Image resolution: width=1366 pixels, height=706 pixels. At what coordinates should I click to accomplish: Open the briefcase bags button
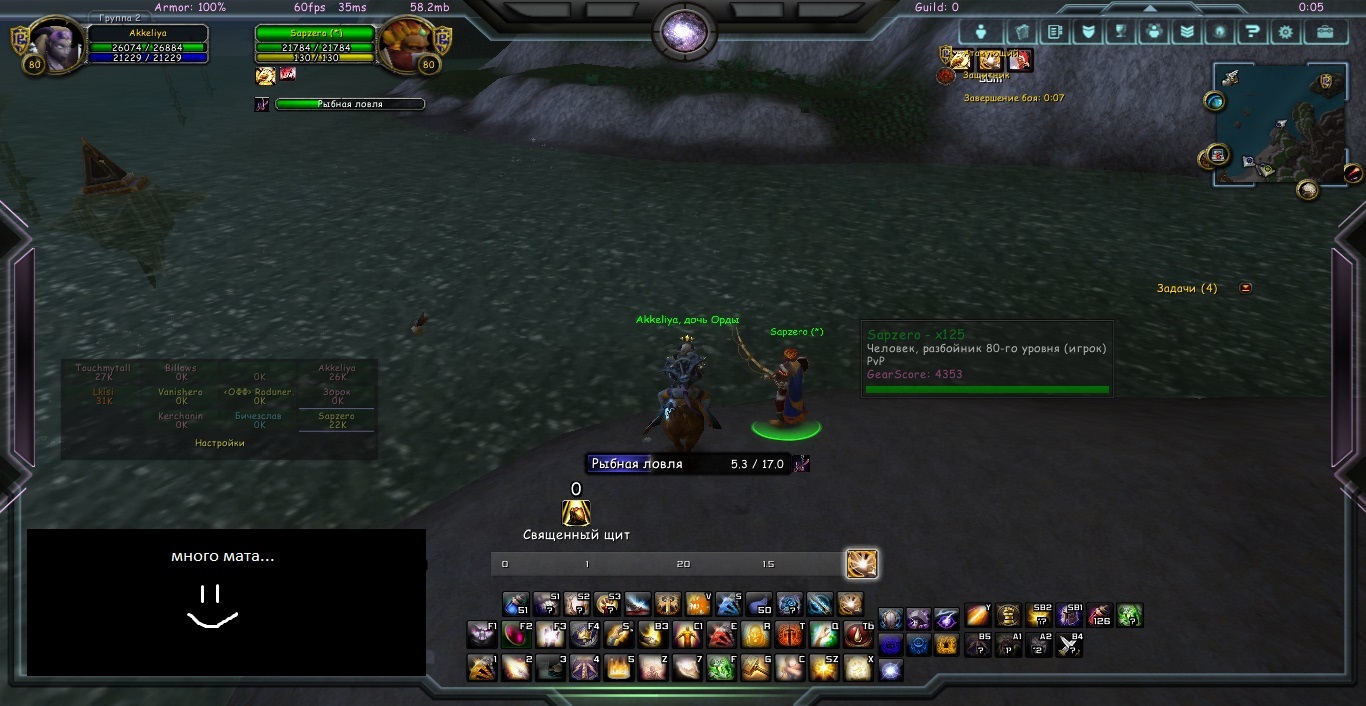(x=1325, y=32)
